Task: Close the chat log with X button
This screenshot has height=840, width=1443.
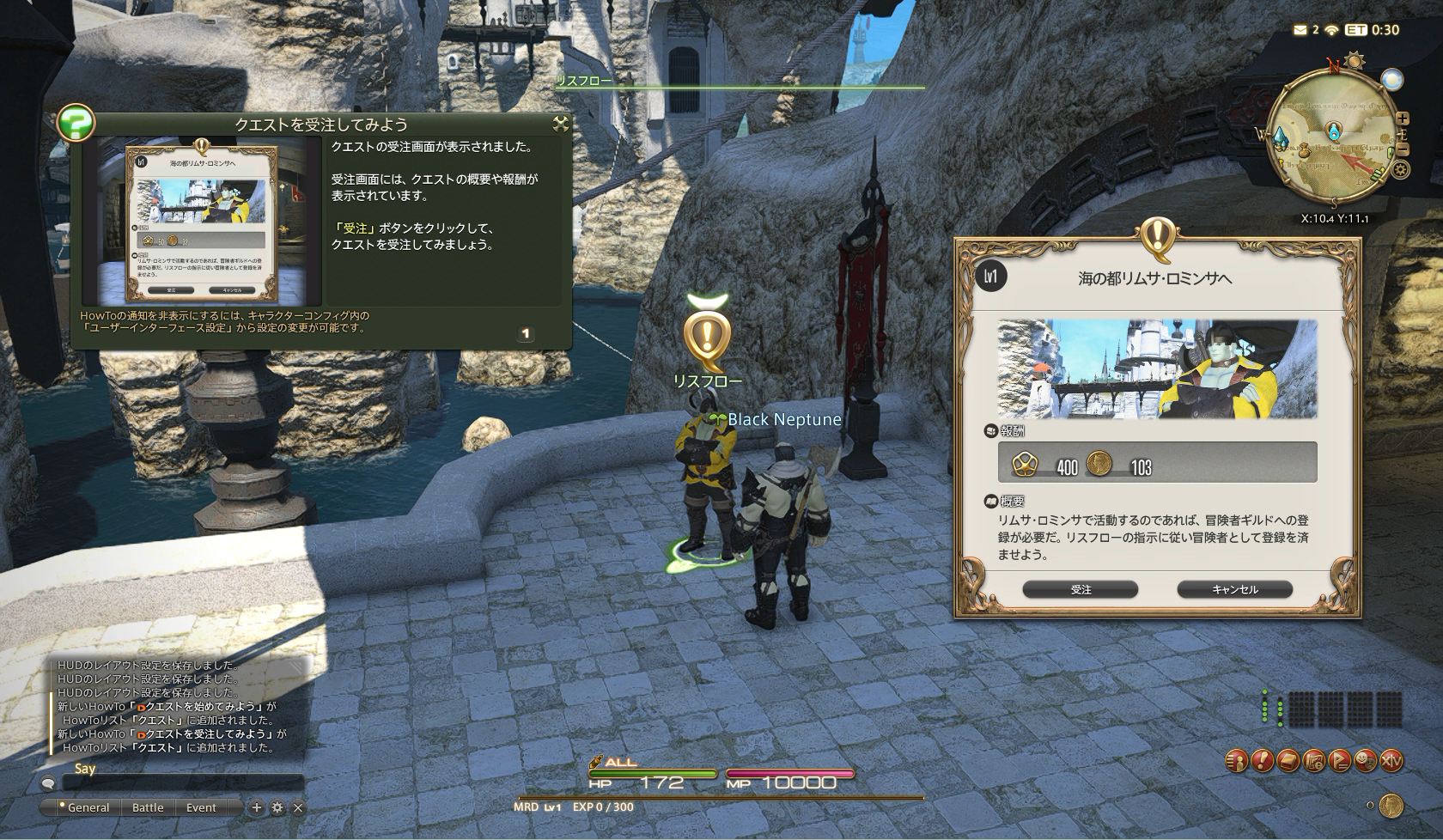Action: point(298,807)
